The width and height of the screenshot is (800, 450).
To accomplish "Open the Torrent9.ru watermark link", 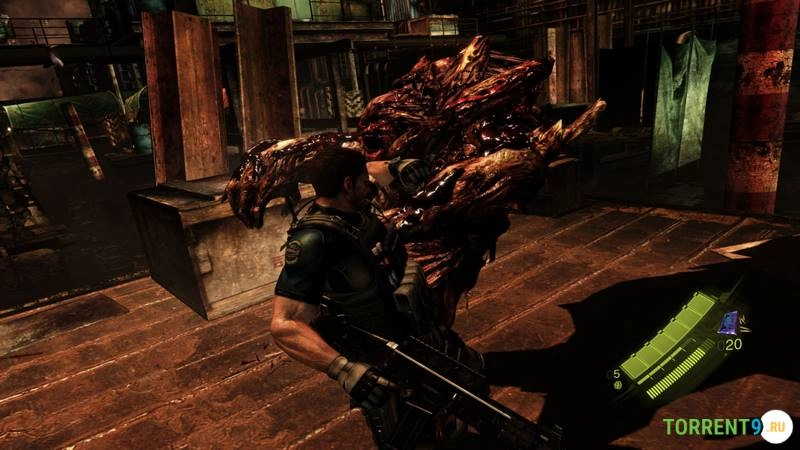I will coord(727,427).
